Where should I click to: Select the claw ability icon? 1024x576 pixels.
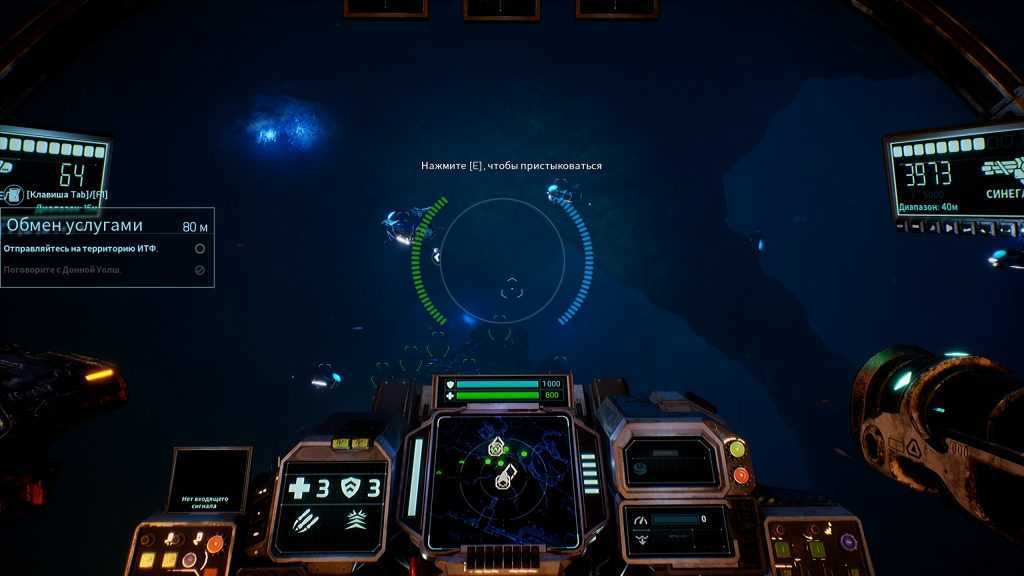304,520
